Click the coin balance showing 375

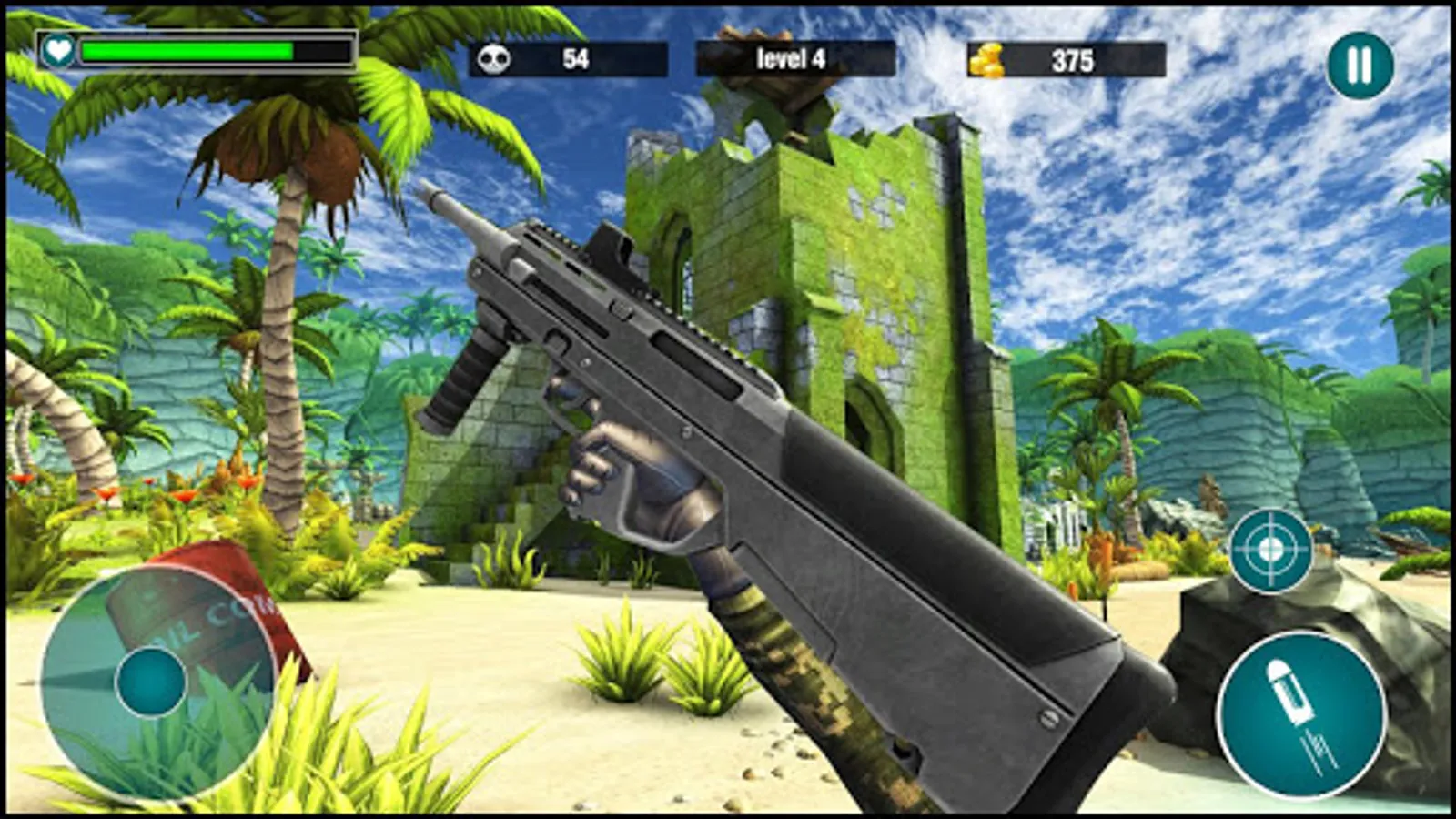click(x=1074, y=58)
